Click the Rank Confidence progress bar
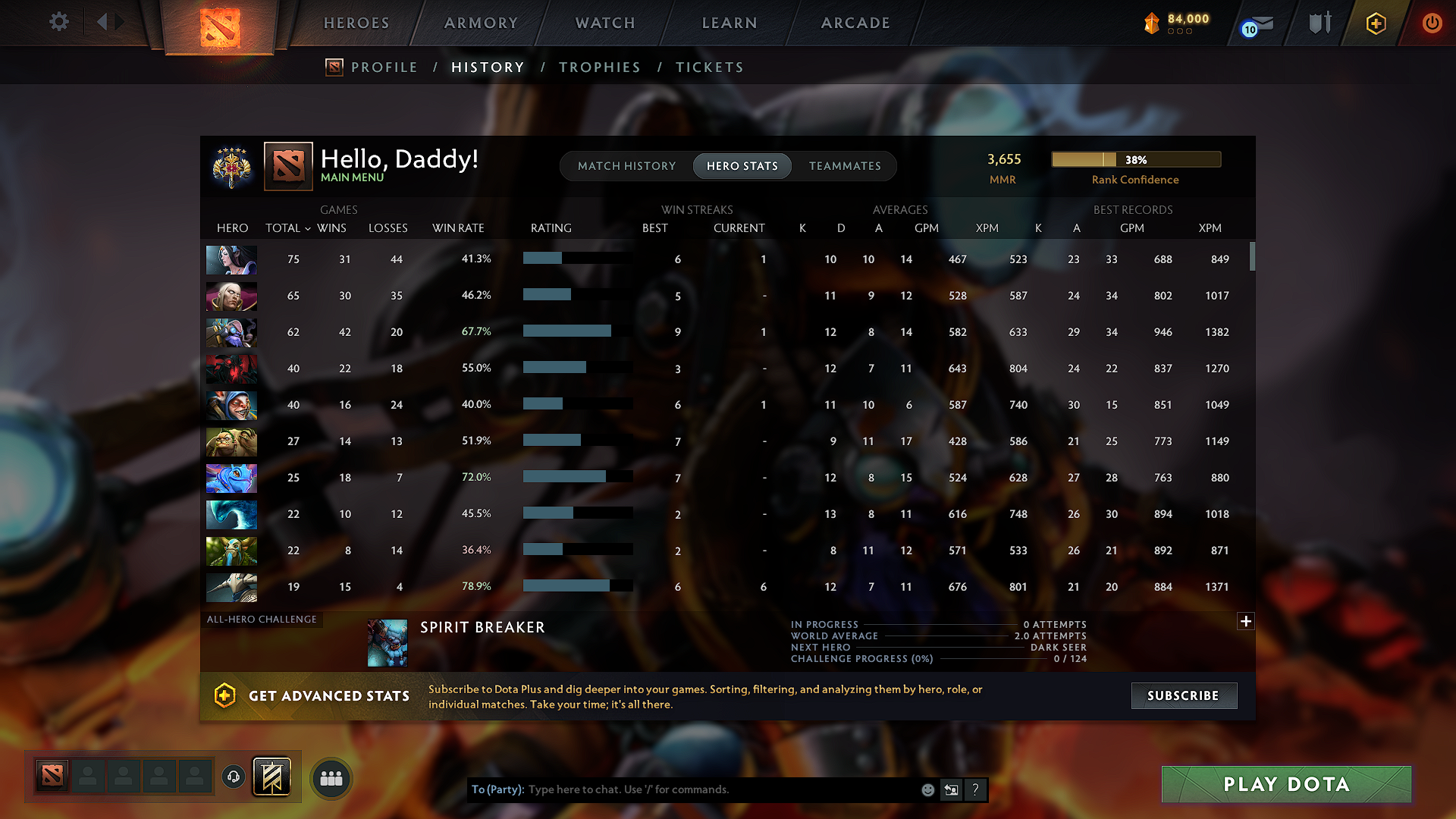 1135,159
